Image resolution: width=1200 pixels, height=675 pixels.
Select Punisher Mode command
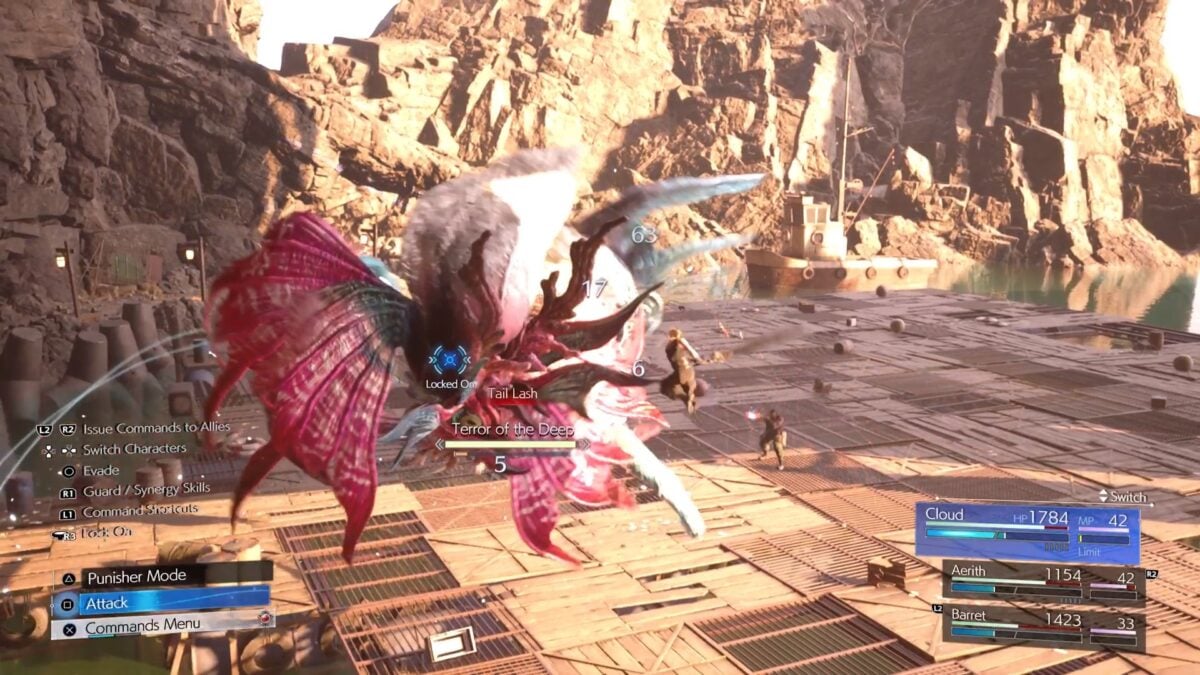(x=160, y=577)
